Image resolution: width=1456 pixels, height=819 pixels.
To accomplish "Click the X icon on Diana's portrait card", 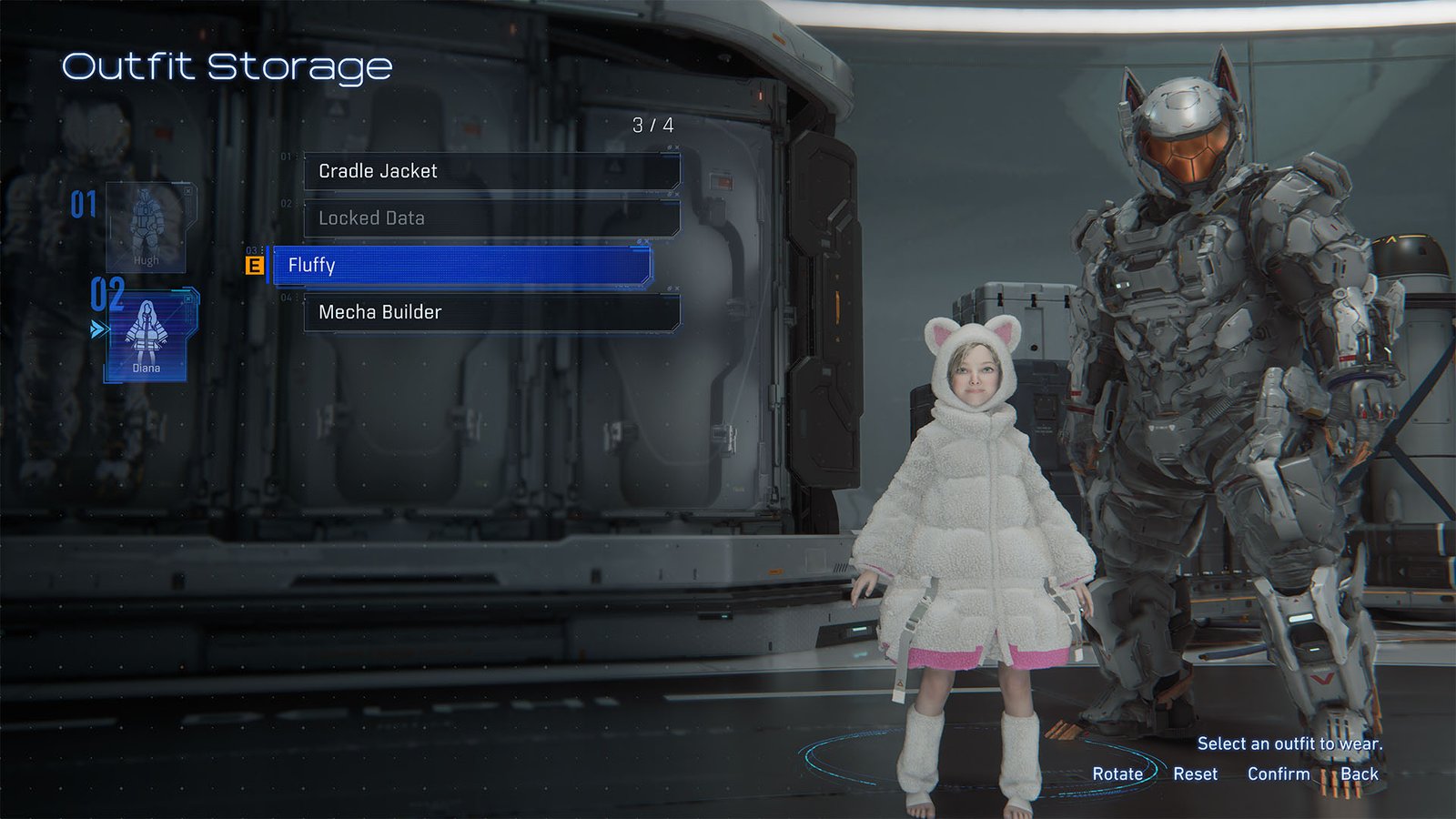I will pos(187,298).
